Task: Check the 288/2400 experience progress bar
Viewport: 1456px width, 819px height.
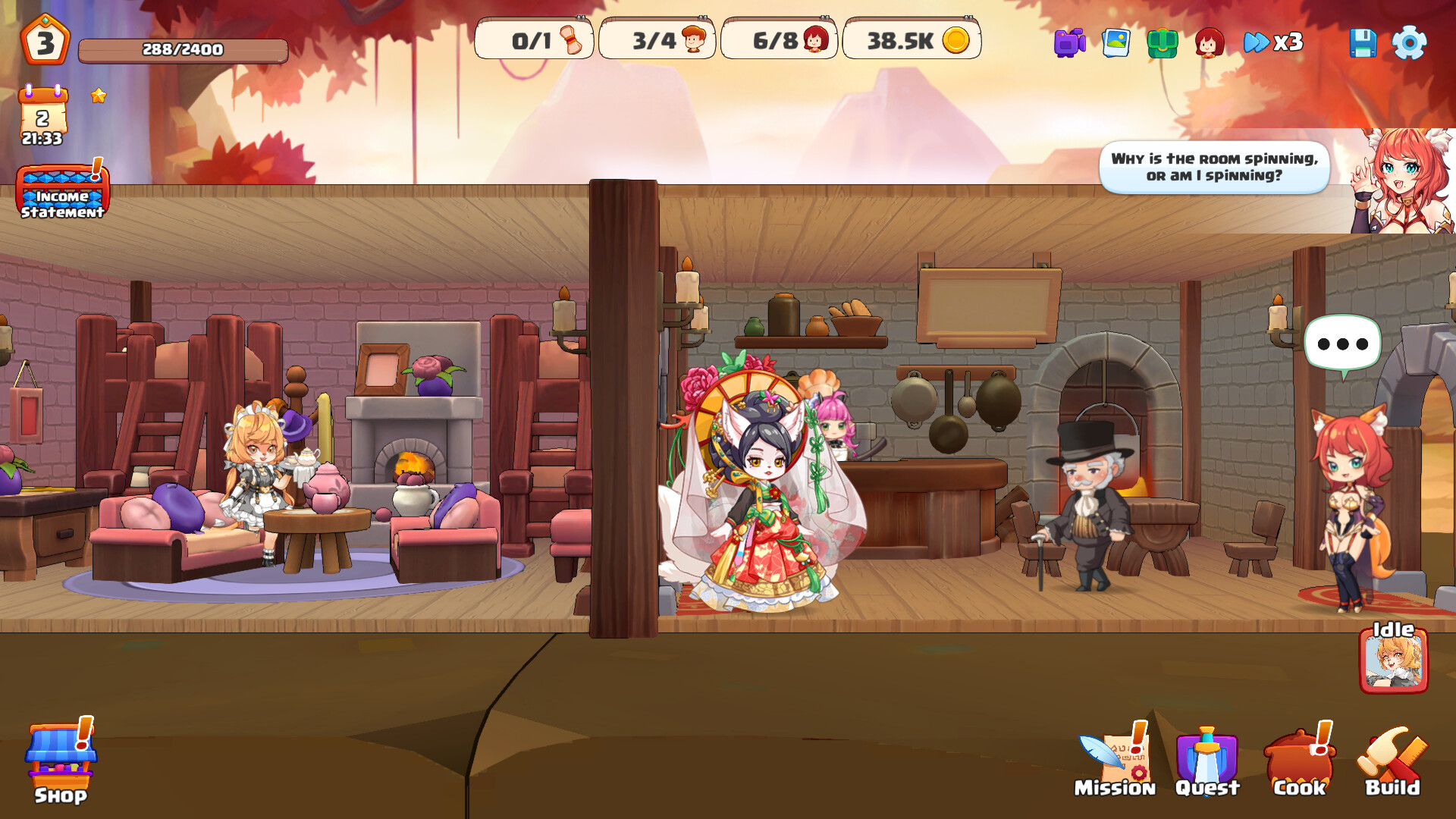Action: pos(180,49)
